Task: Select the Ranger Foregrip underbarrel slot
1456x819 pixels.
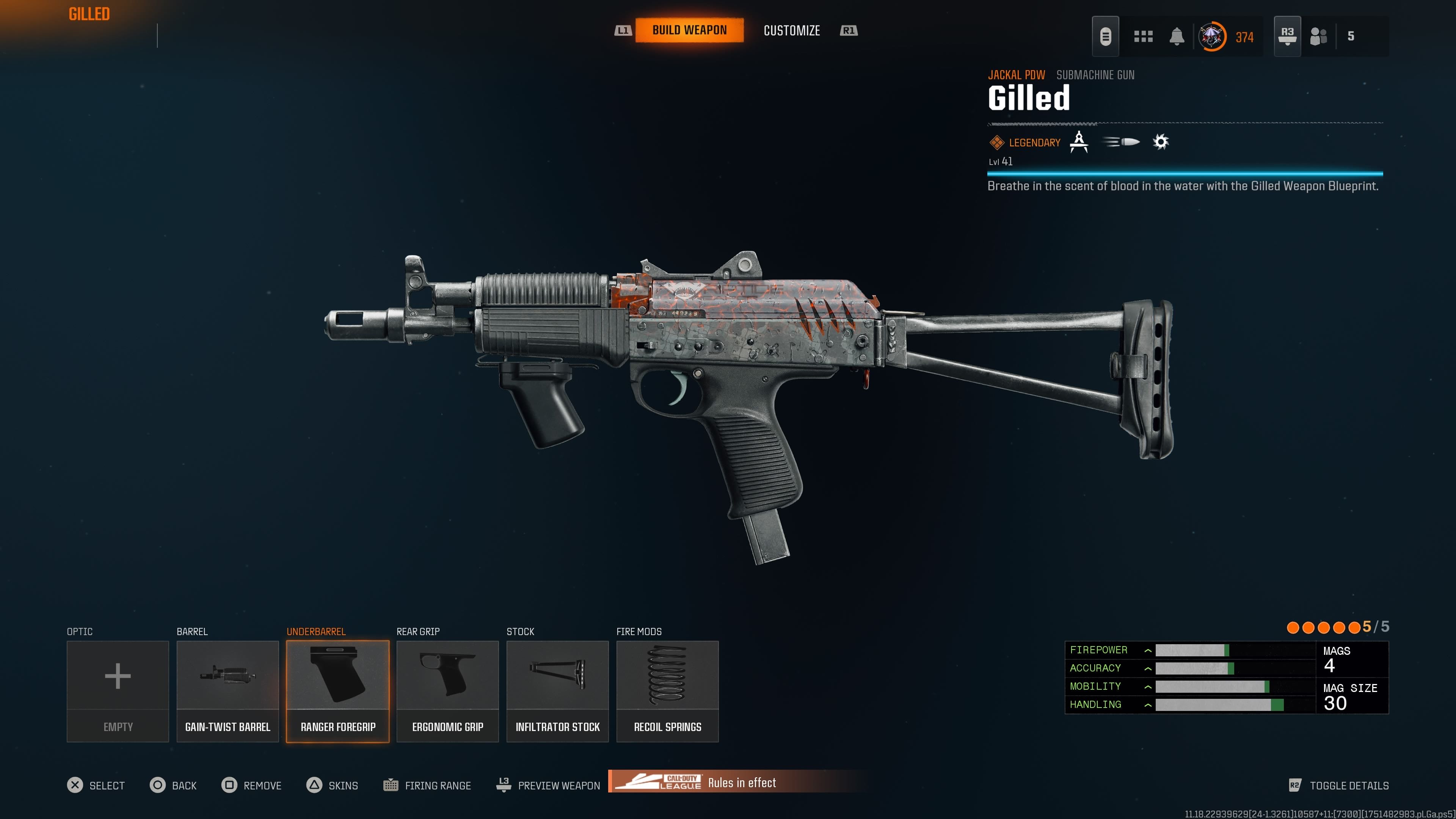Action: coord(337,691)
